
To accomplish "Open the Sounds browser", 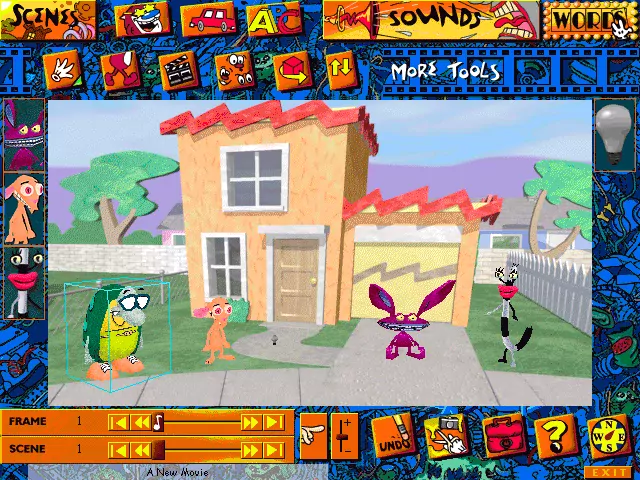I will click(428, 19).
